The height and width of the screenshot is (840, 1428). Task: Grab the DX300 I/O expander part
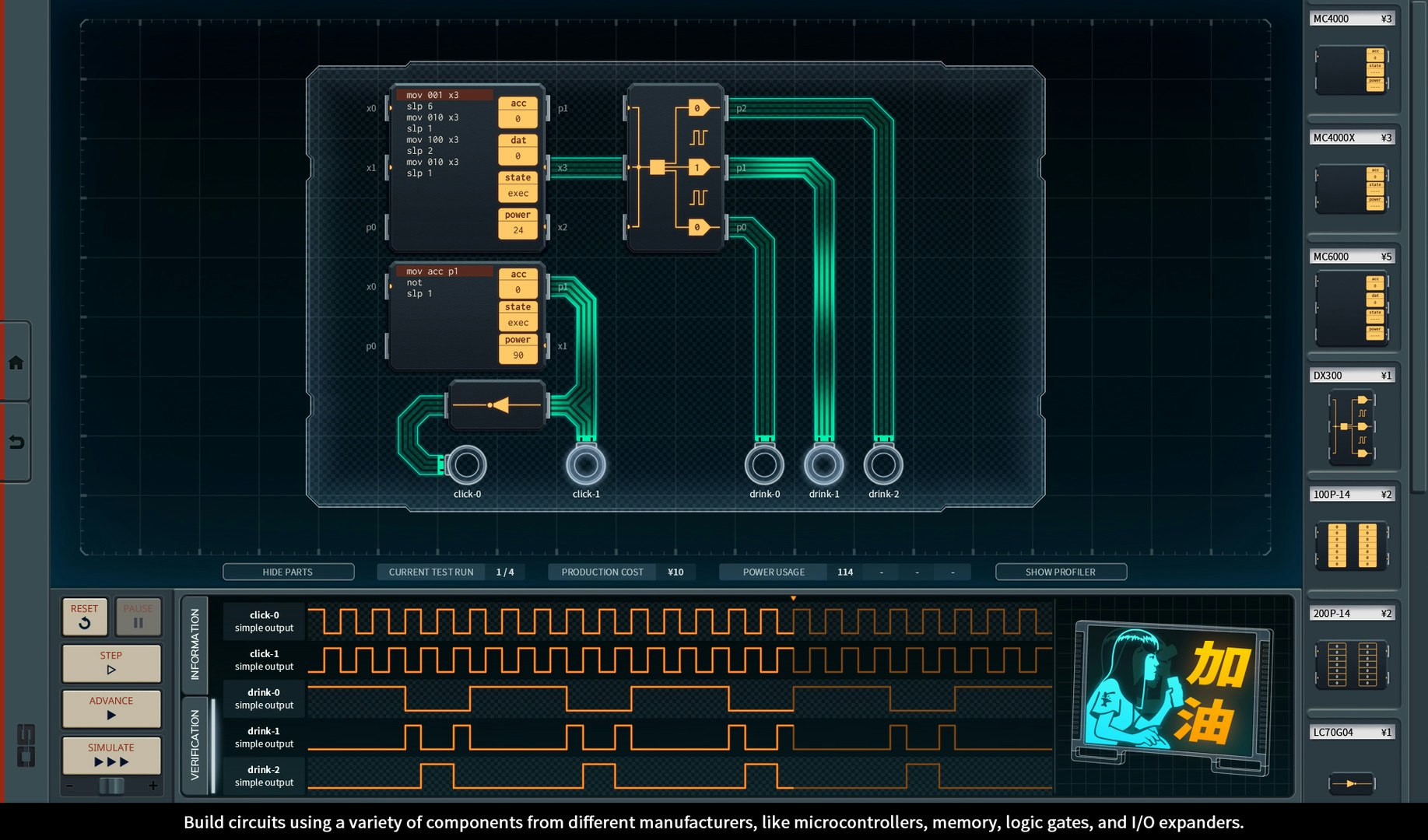pos(1352,426)
